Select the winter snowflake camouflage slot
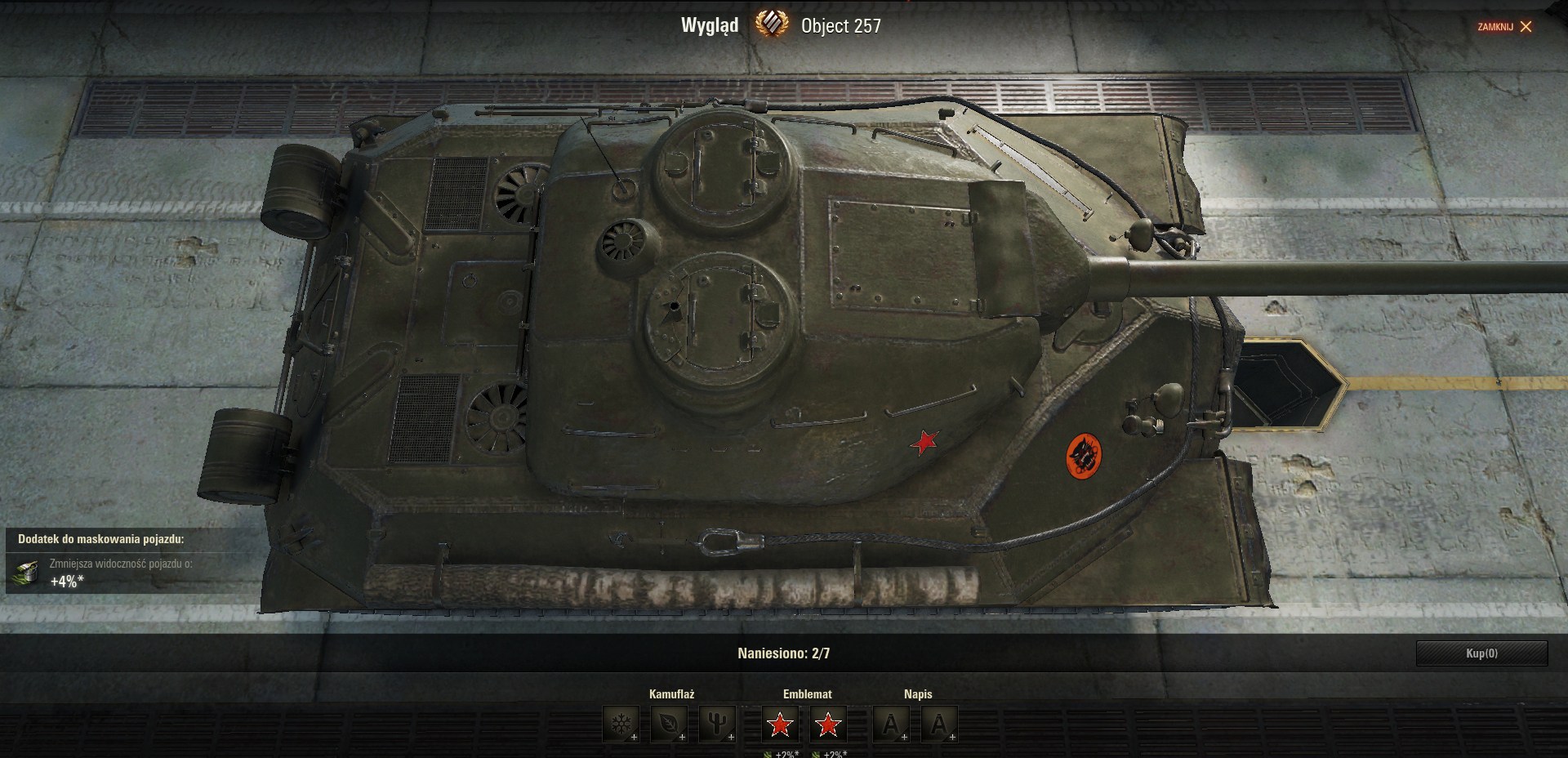The image size is (1568, 758). [621, 724]
